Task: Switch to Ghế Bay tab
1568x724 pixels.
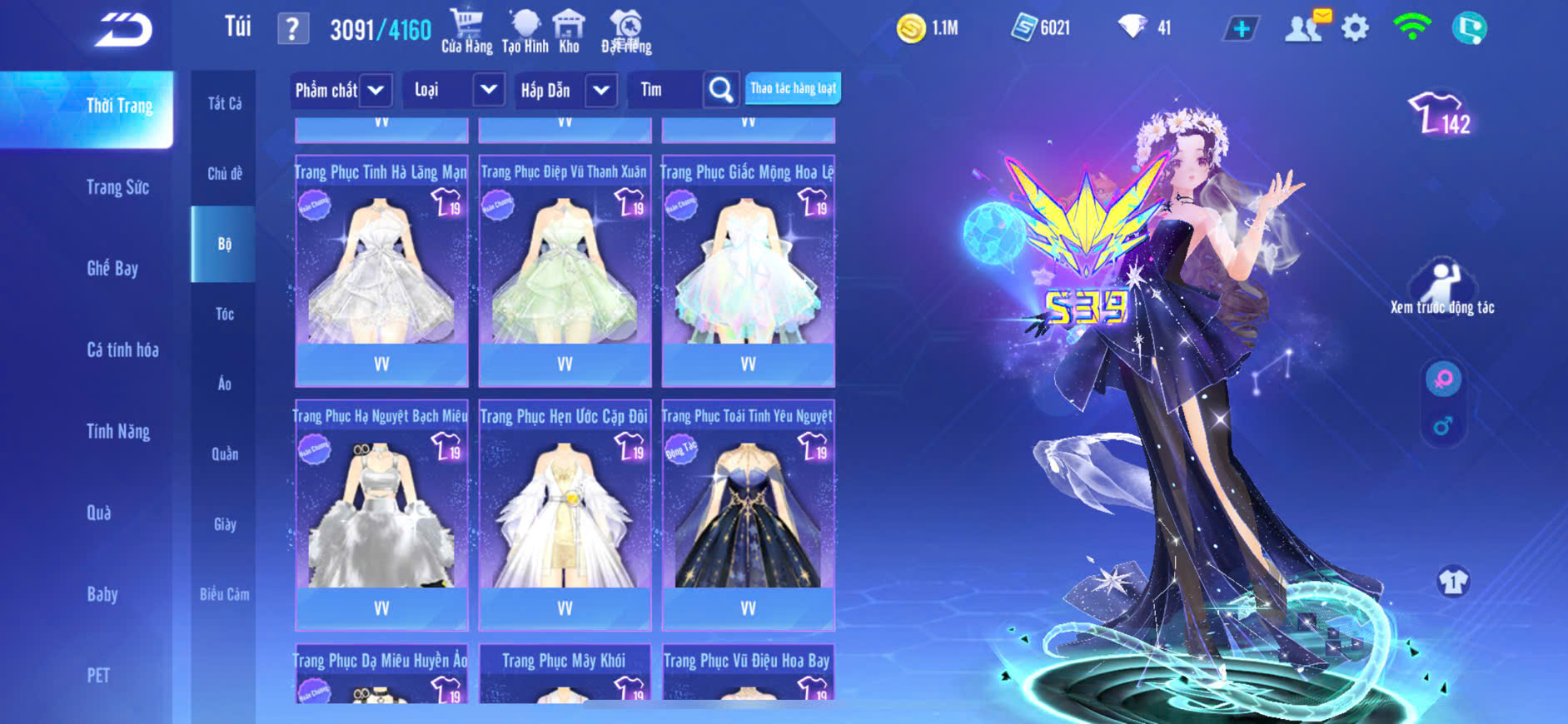Action: (x=112, y=268)
